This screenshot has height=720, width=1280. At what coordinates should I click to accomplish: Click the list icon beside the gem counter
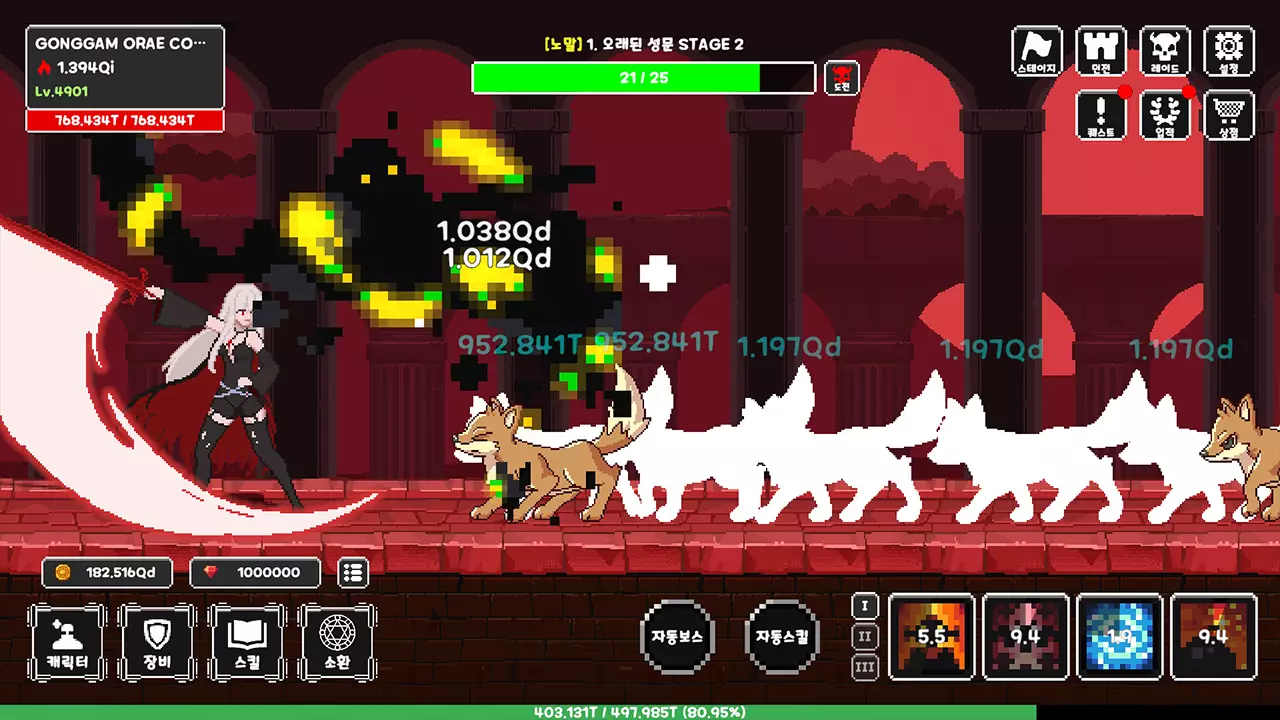click(353, 573)
